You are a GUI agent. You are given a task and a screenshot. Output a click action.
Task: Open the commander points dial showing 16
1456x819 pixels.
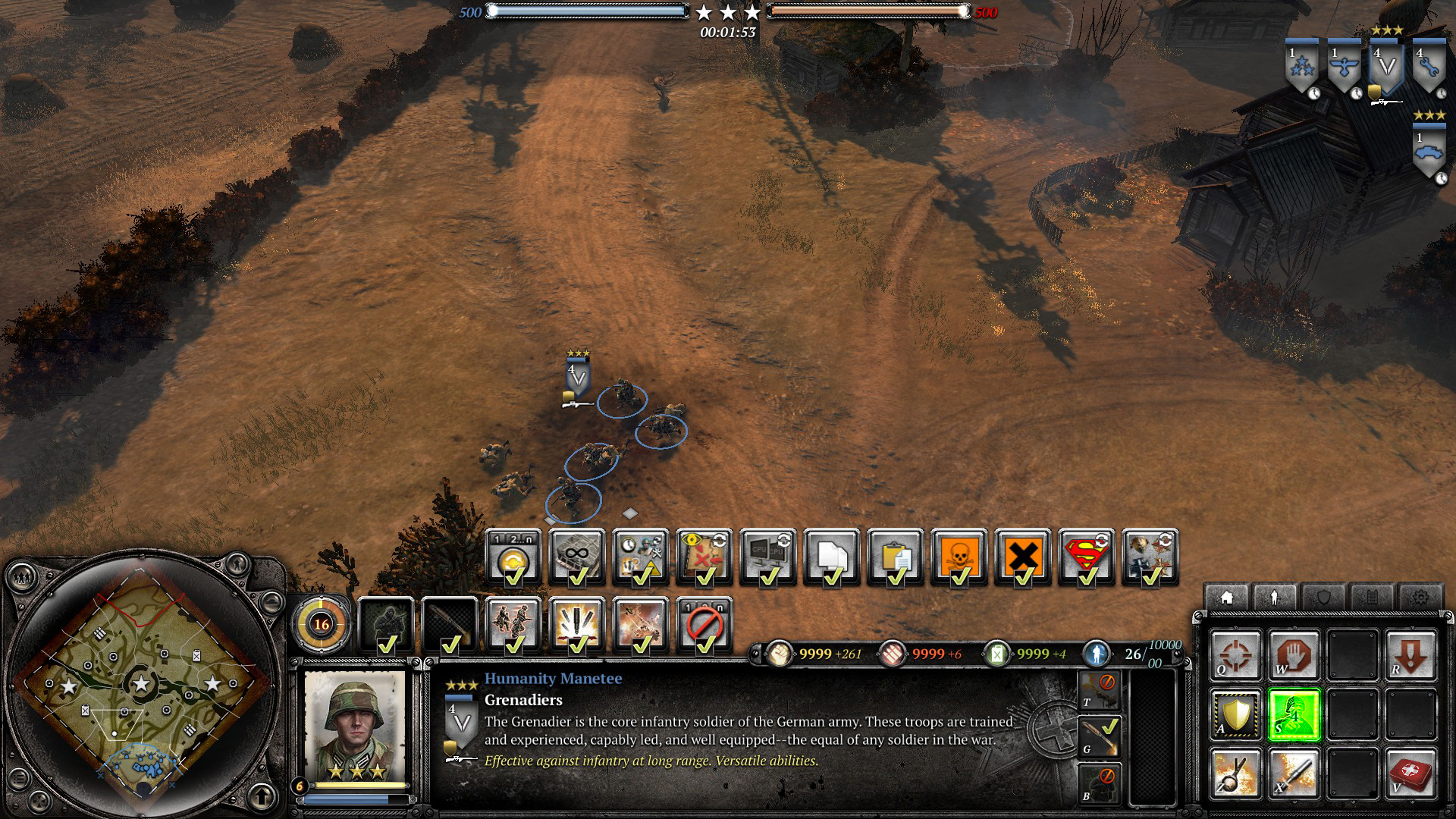pos(322,624)
